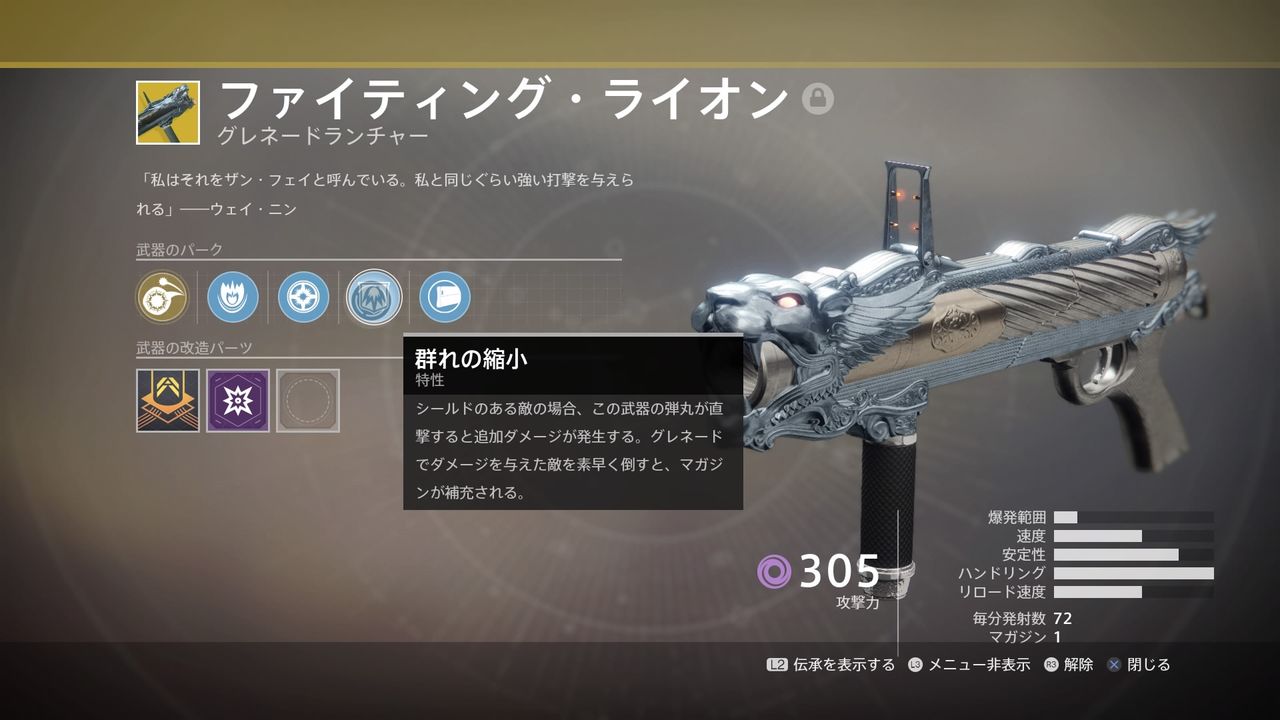Select the crosshair-style perk icon
The width and height of the screenshot is (1280, 720).
tap(305, 297)
